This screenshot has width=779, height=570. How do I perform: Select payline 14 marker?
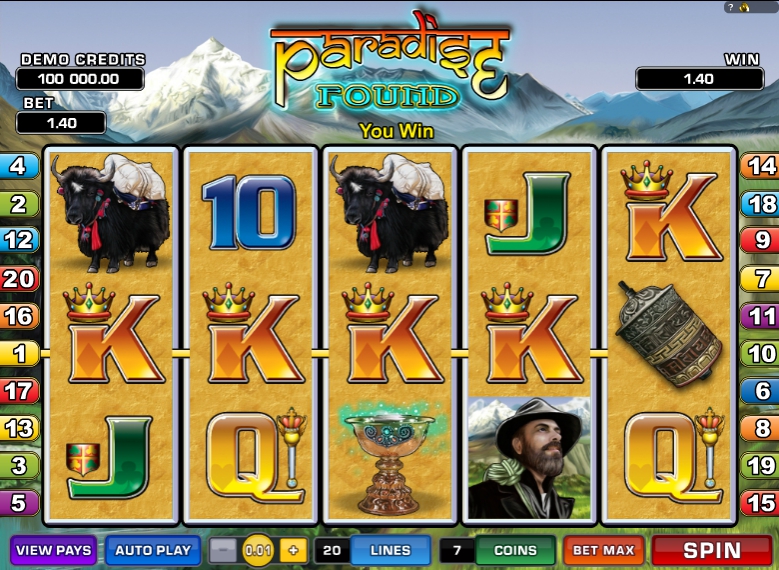(x=760, y=166)
